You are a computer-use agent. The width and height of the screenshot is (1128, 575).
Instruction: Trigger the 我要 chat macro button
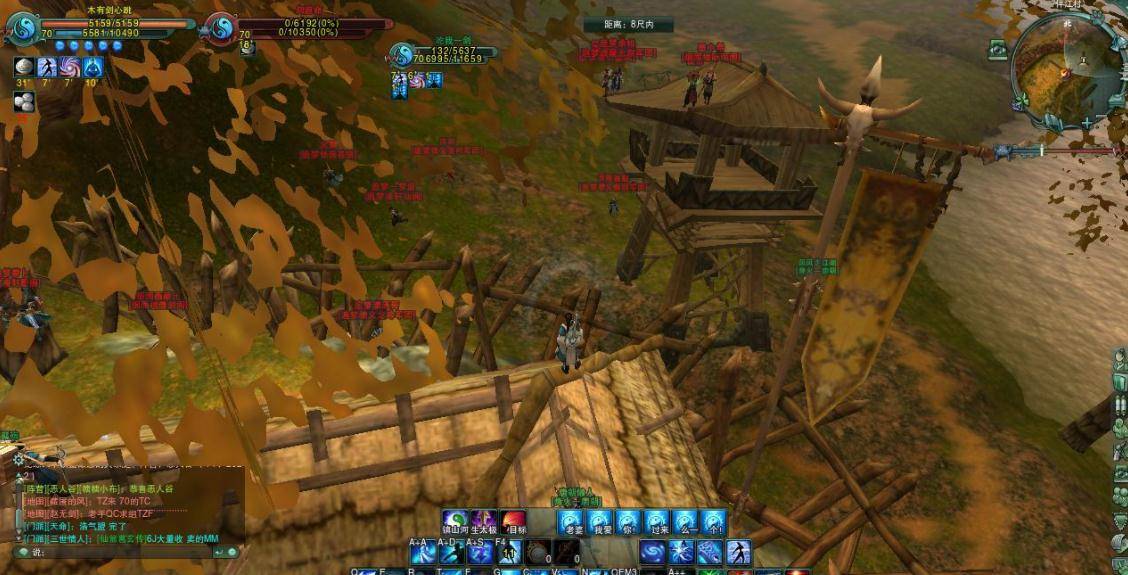click(x=600, y=522)
